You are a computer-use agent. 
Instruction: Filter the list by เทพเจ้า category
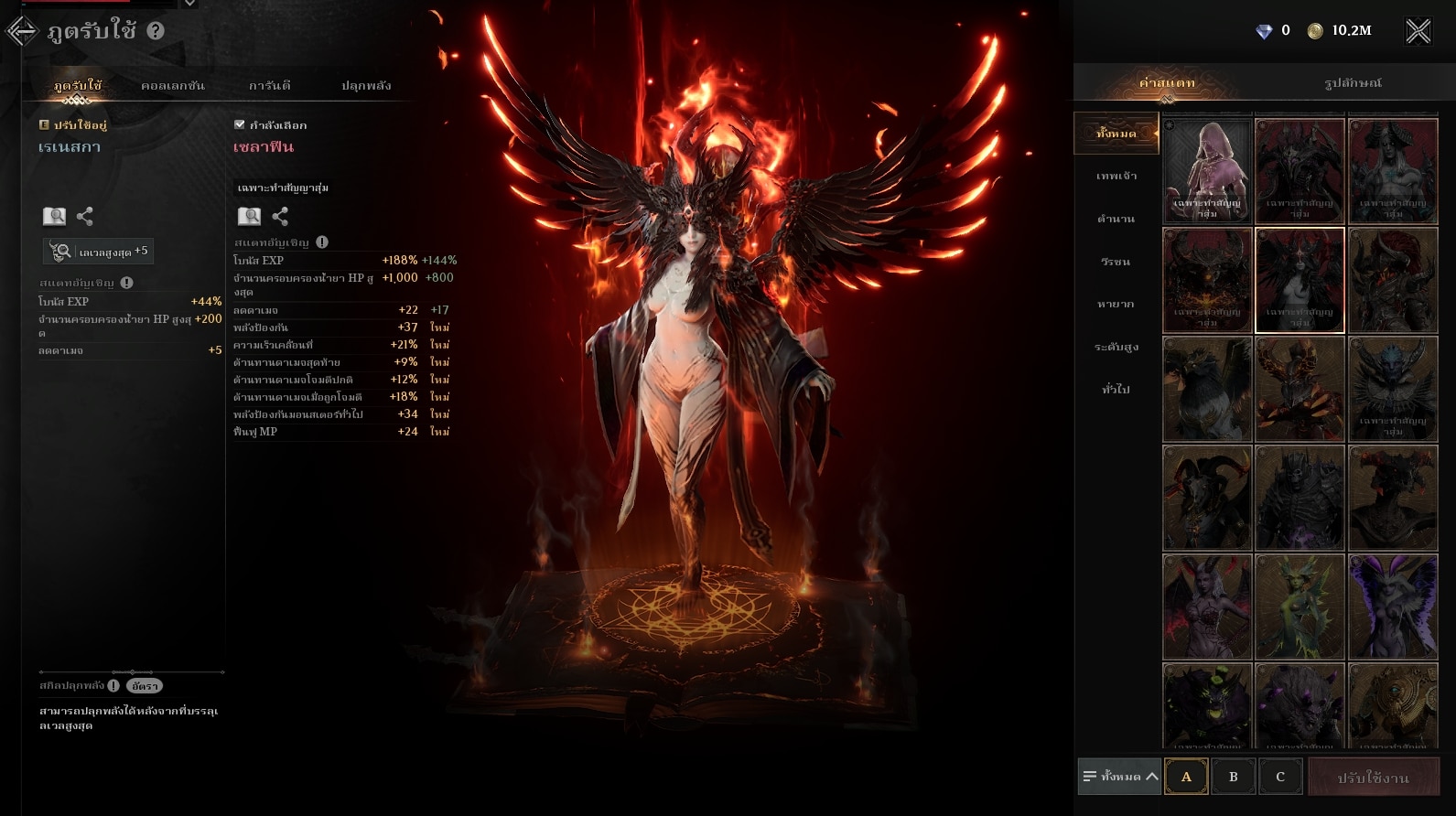pos(1116,176)
